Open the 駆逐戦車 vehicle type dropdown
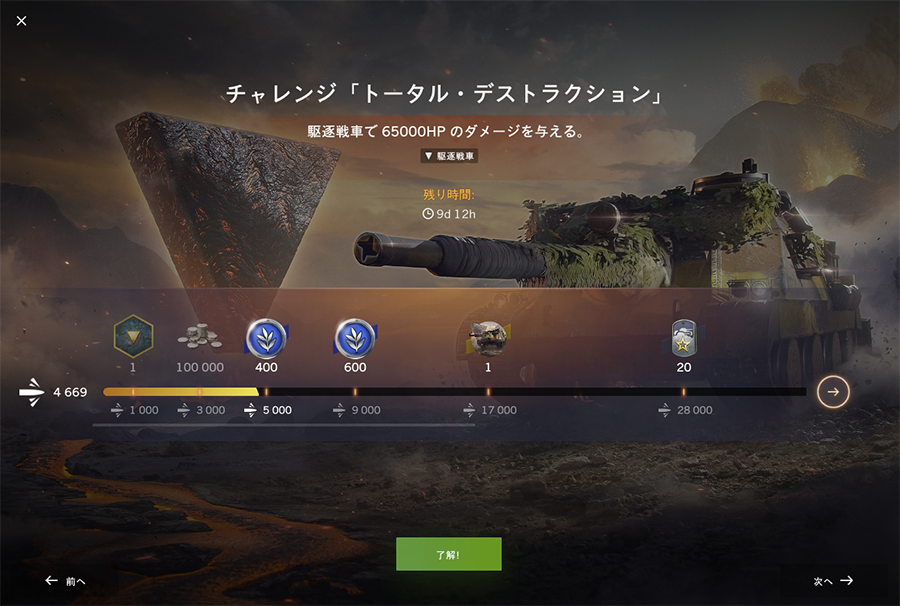Image resolution: width=900 pixels, height=606 pixels. click(x=449, y=156)
